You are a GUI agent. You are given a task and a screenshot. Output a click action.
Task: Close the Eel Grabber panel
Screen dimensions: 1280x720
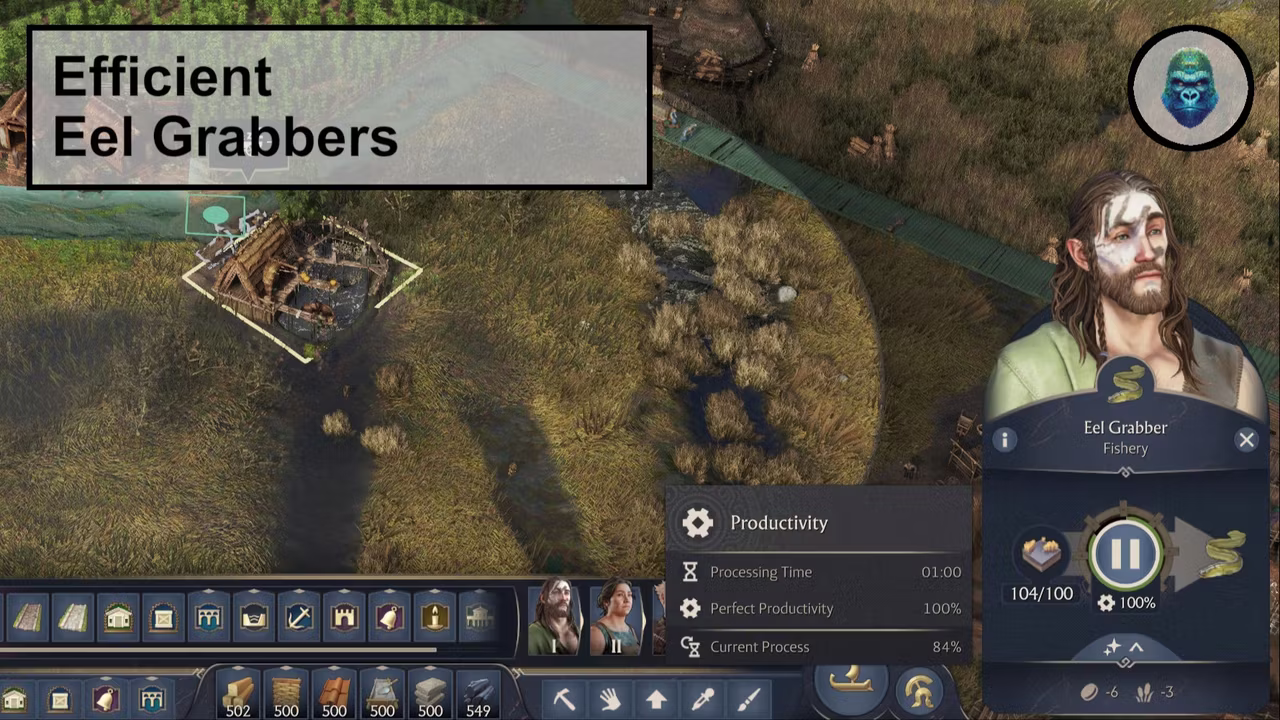coord(1246,440)
